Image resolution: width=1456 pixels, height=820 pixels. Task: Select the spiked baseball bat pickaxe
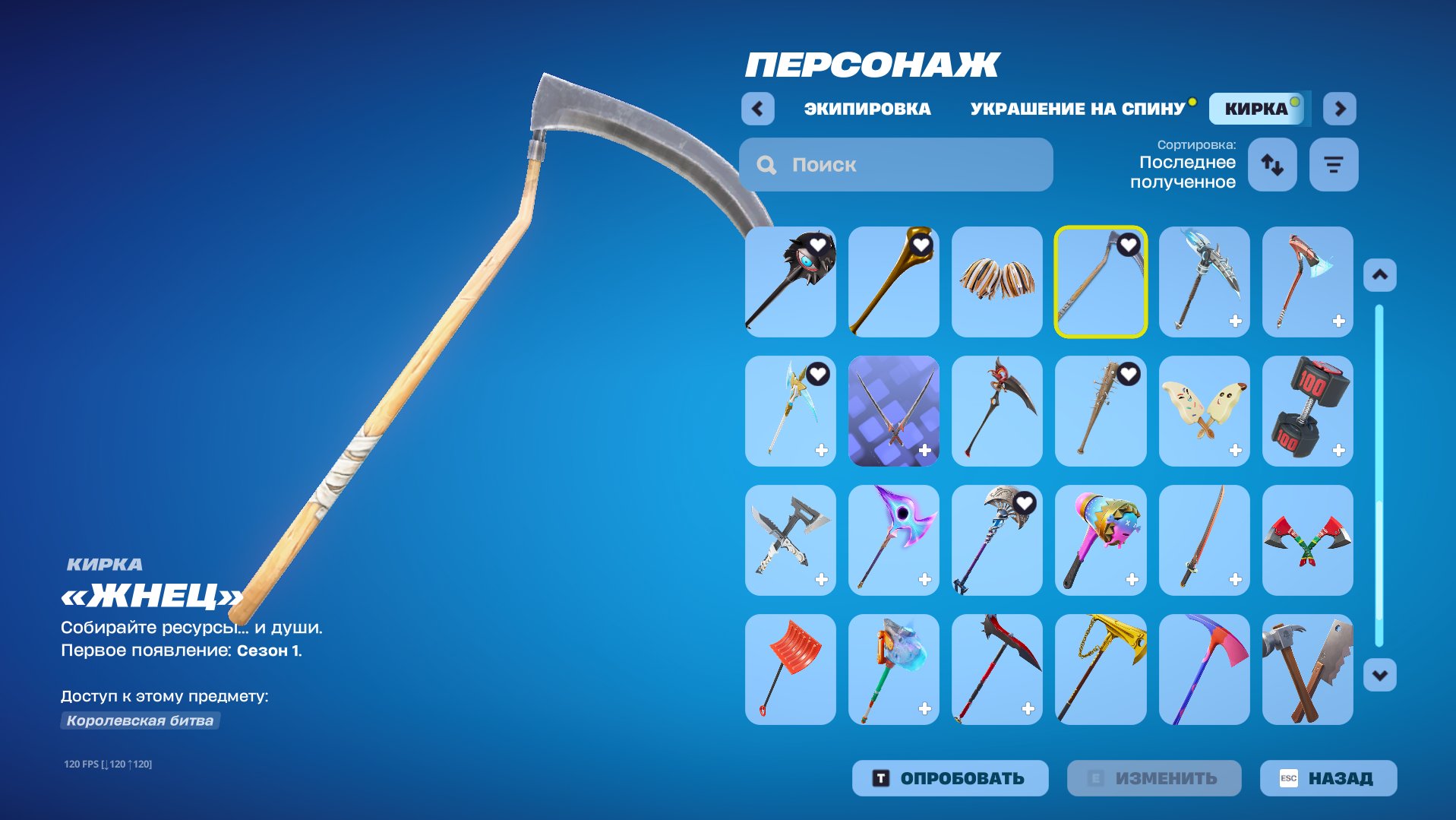[1101, 411]
